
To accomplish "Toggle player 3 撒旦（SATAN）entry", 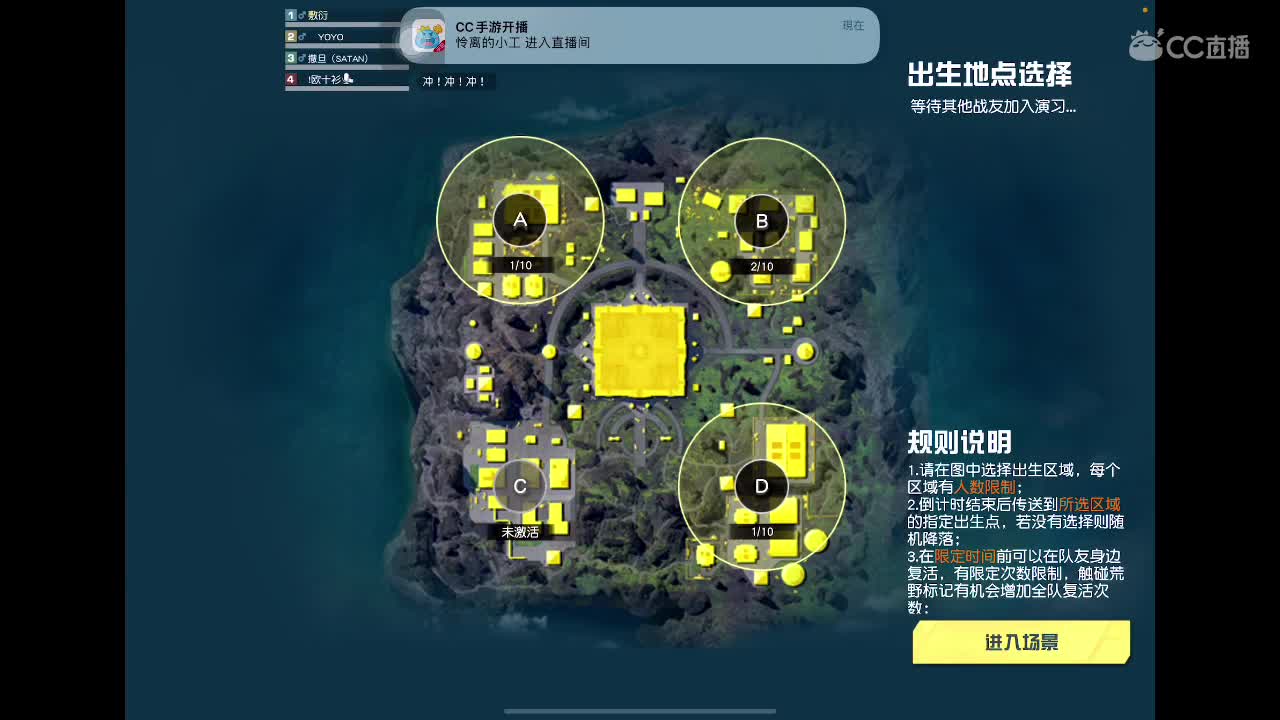I will (340, 56).
